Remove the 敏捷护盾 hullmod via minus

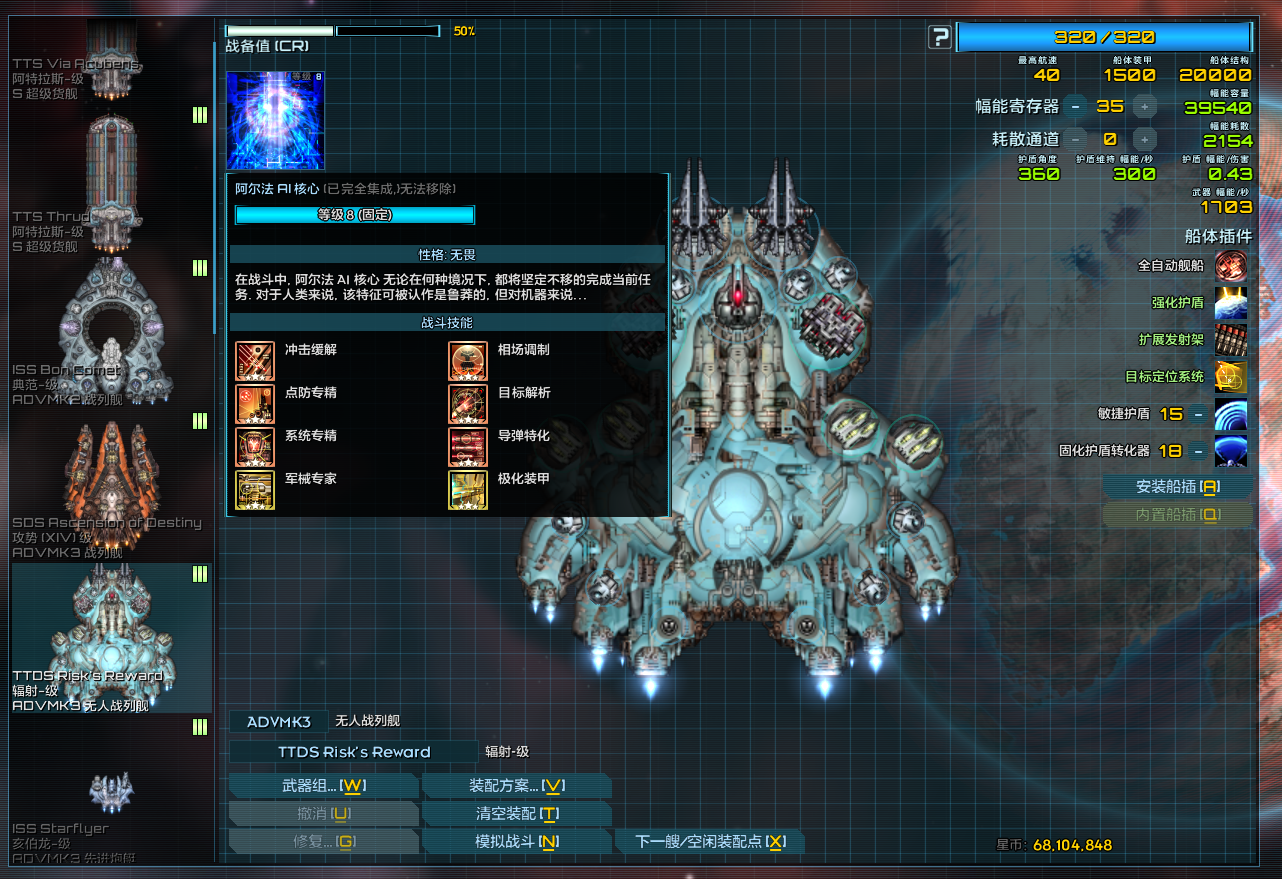(x=1197, y=414)
